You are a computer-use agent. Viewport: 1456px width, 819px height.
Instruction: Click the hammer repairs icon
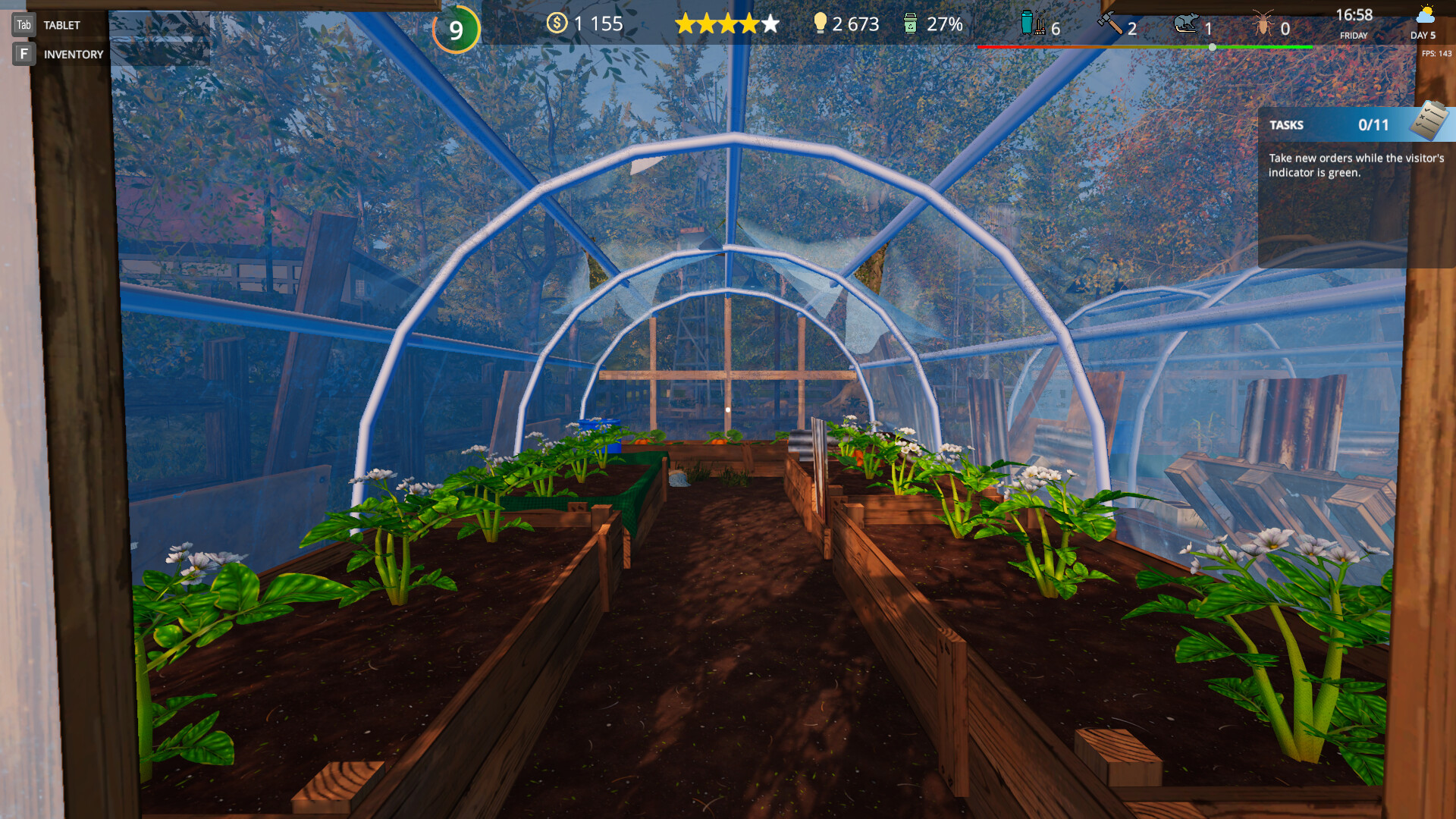point(1109,24)
